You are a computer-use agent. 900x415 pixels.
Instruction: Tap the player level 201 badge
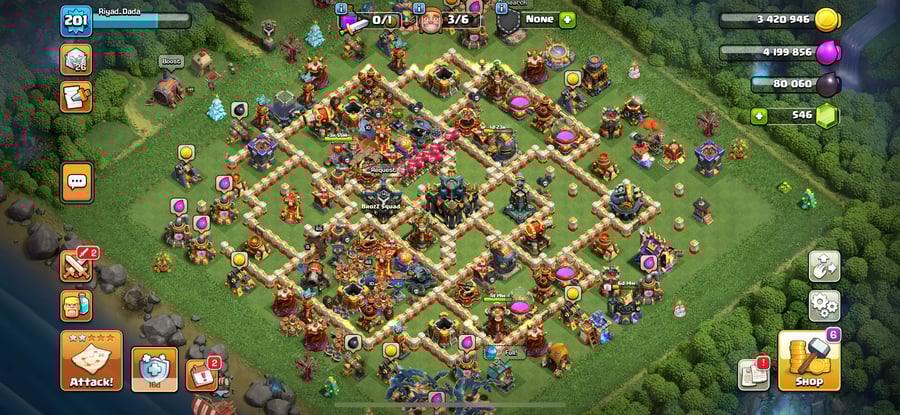77,21
